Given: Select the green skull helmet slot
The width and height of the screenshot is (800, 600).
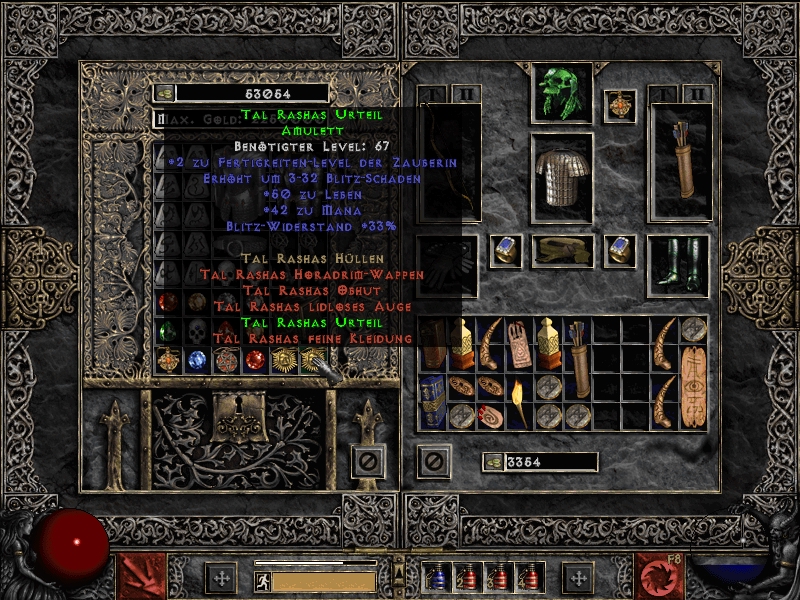Looking at the screenshot, I should [561, 92].
